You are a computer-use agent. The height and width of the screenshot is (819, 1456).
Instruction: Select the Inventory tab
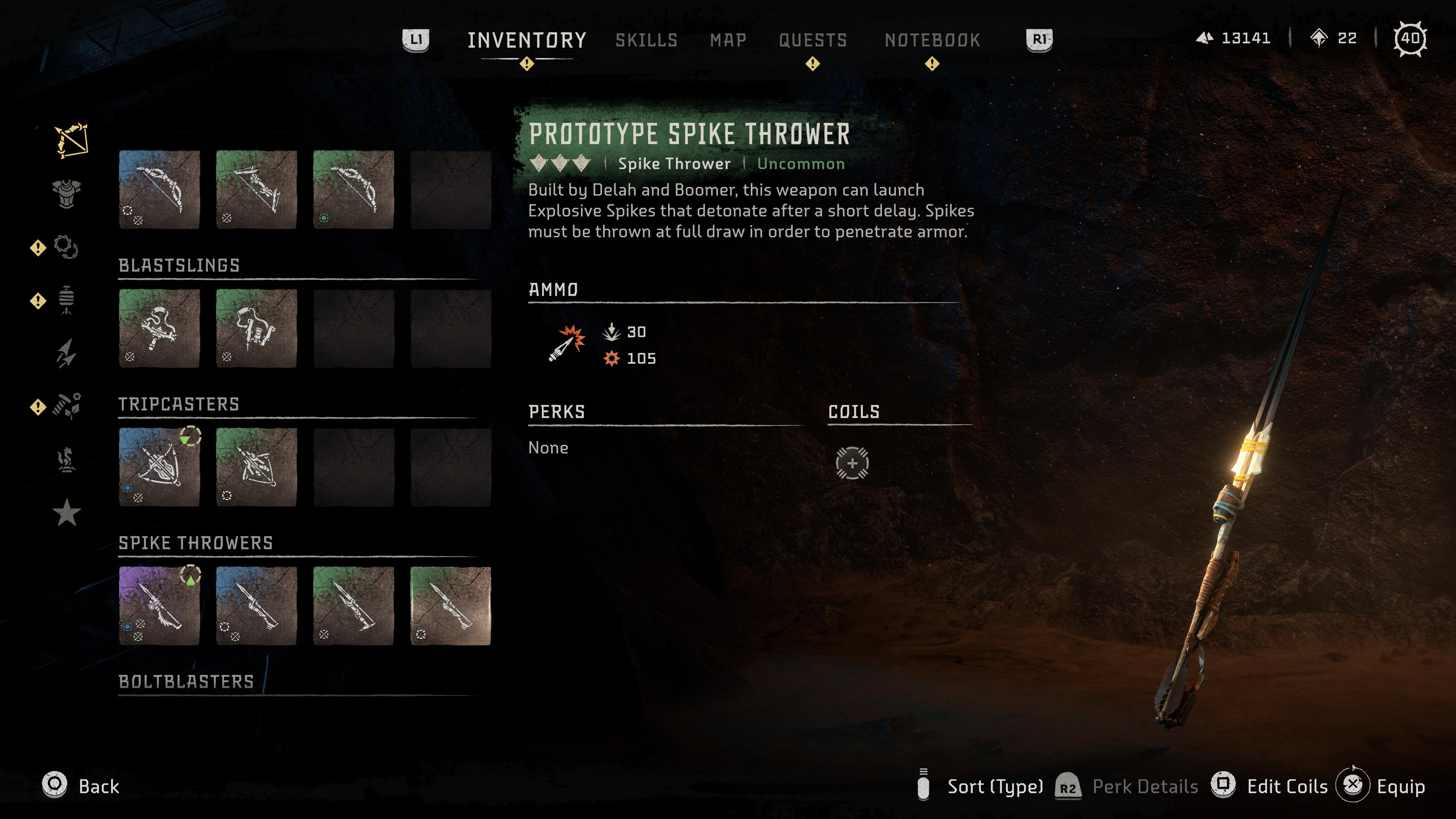click(527, 40)
